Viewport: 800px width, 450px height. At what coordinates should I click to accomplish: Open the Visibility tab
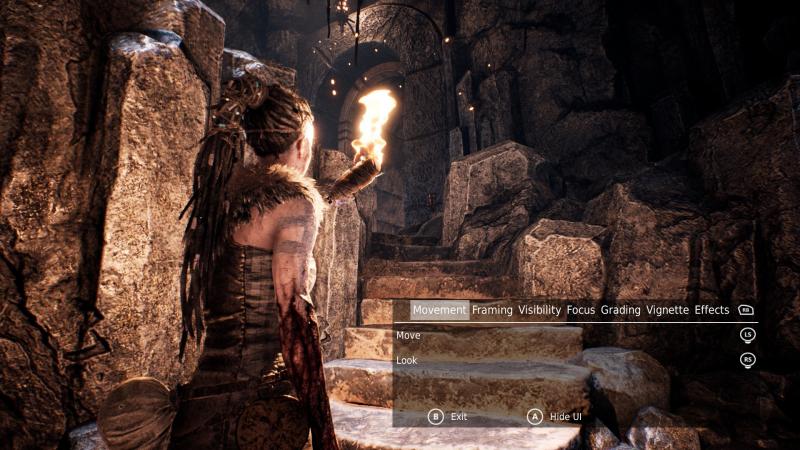pyautogui.click(x=540, y=310)
